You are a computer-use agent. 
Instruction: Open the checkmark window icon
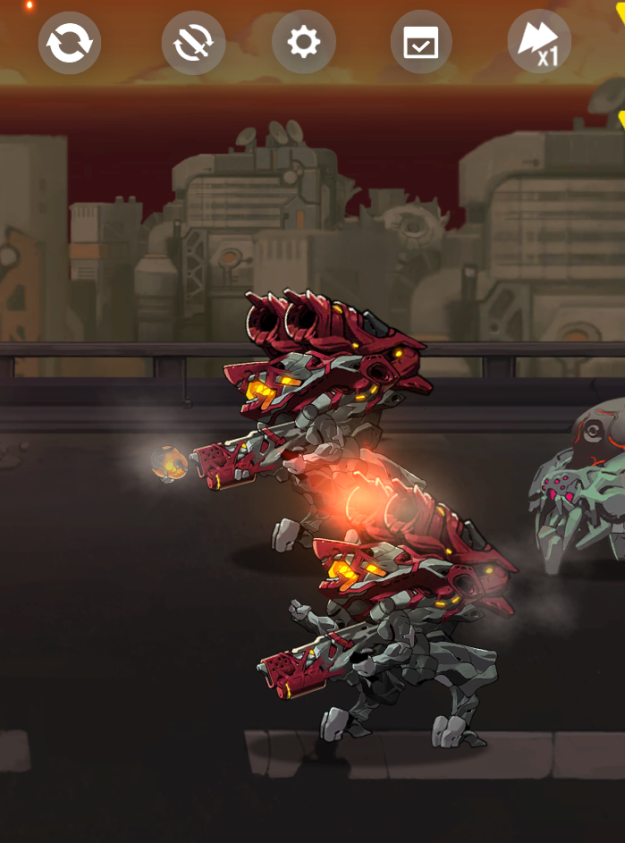[x=421, y=42]
